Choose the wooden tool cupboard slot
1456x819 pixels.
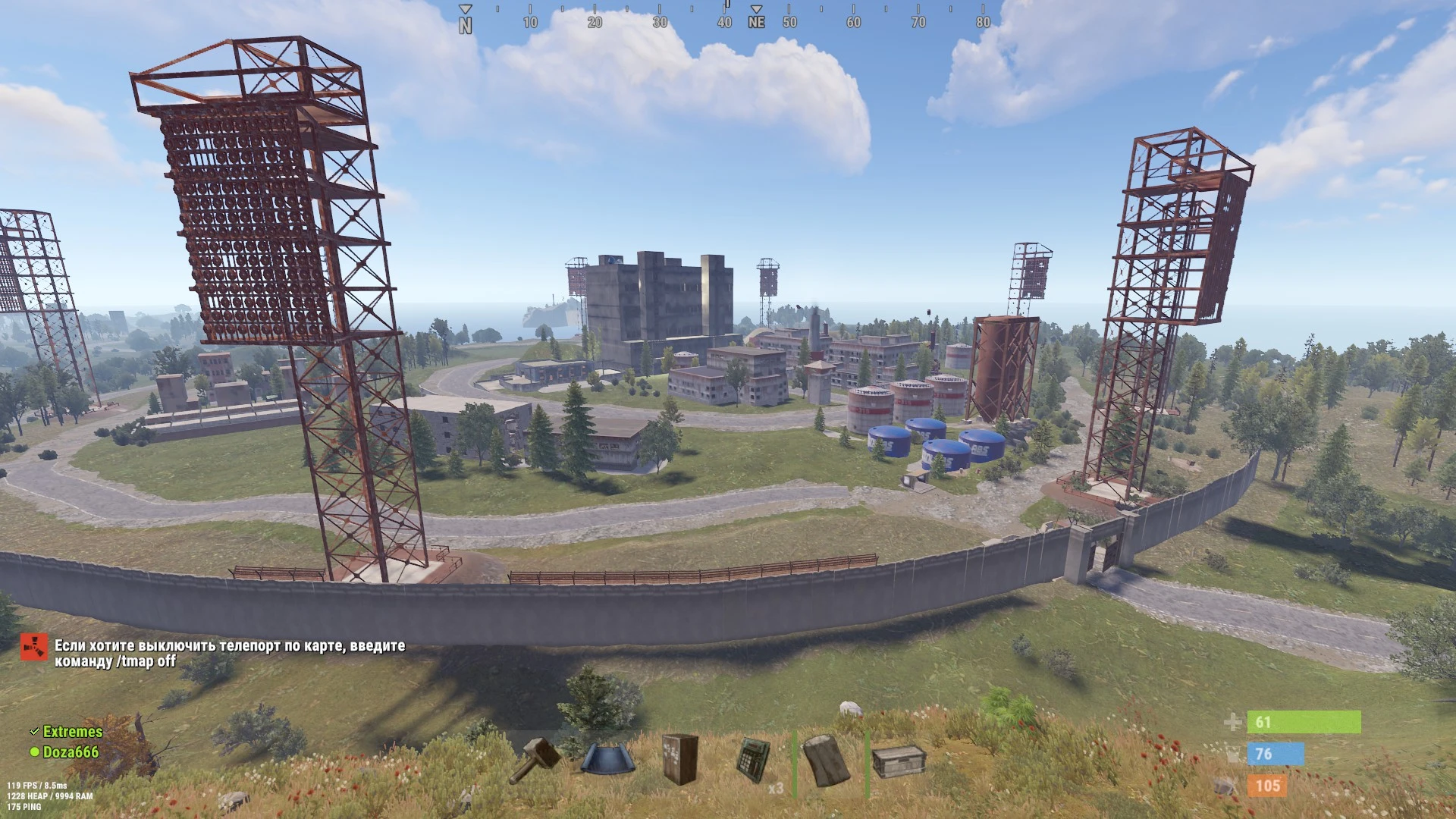679,759
